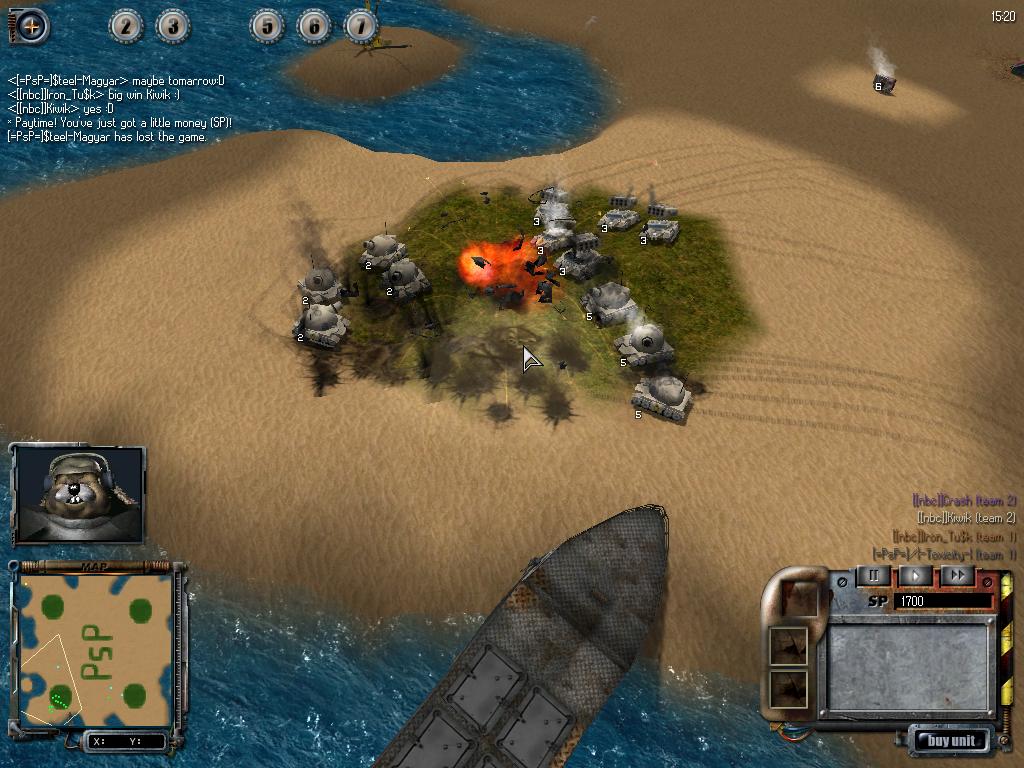The width and height of the screenshot is (1024, 768).
Task: Select control group 6
Action: [x=314, y=26]
